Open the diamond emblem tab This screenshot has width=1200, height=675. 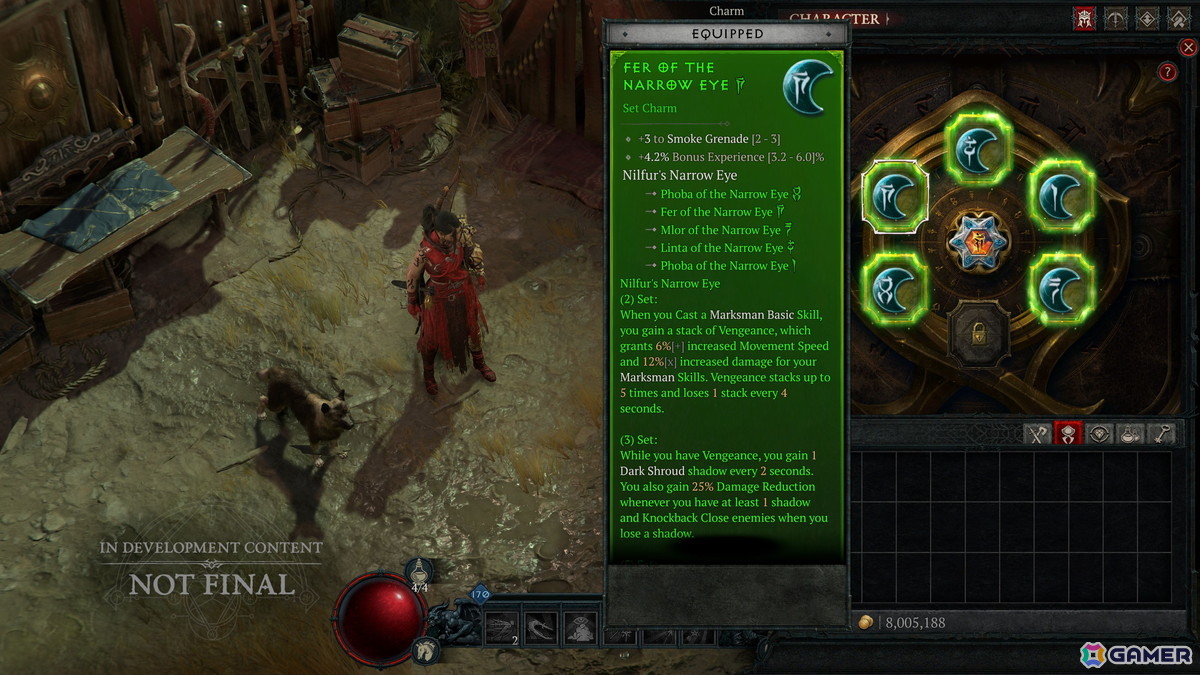click(x=1147, y=19)
